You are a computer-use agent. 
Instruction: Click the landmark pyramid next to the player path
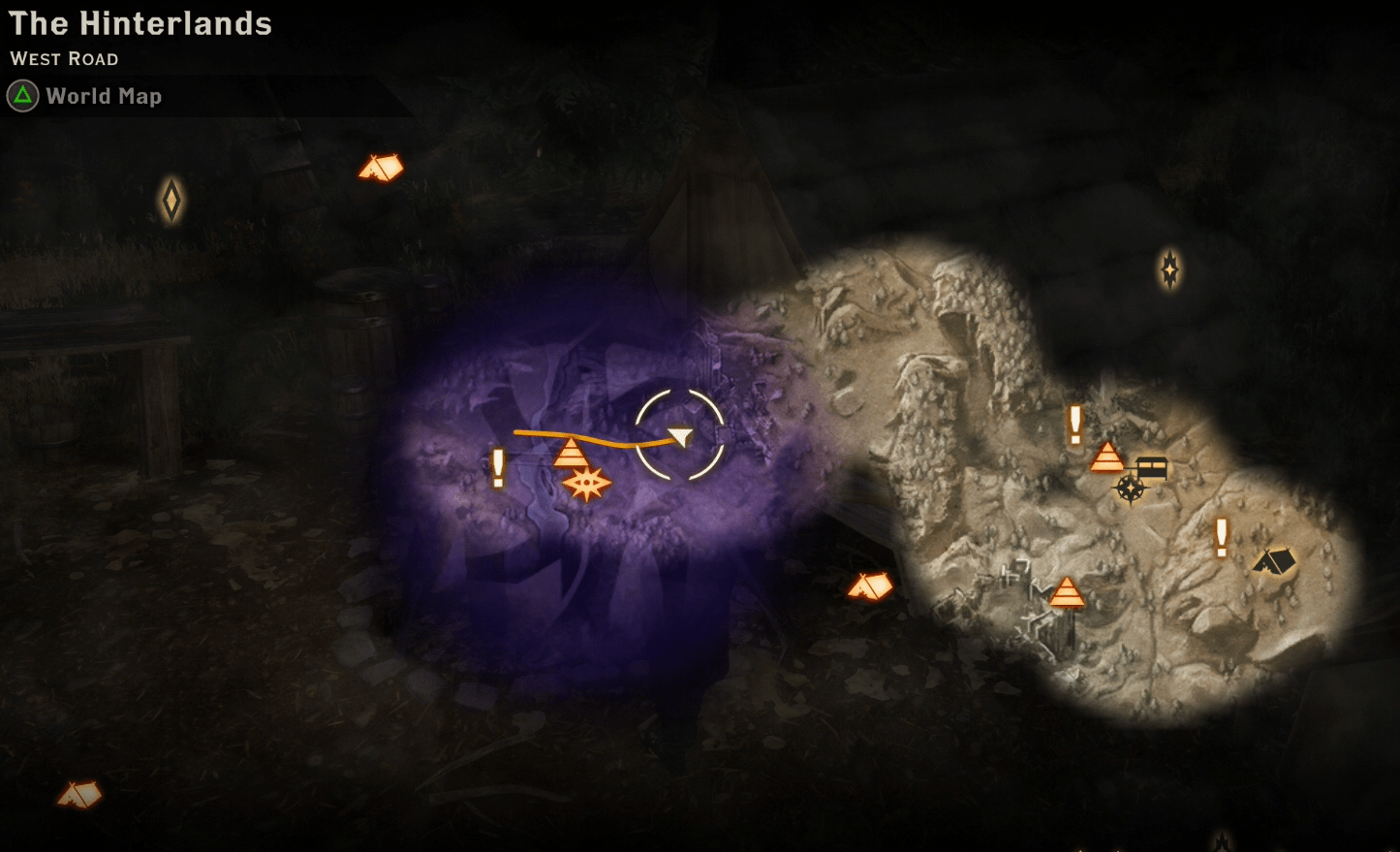573,453
